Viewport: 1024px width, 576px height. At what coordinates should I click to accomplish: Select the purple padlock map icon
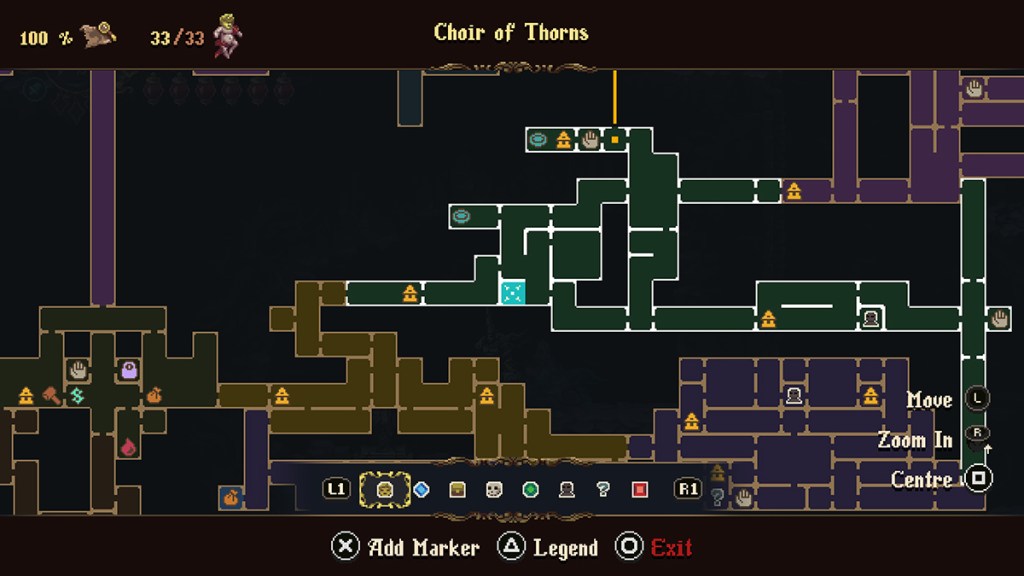pos(129,370)
